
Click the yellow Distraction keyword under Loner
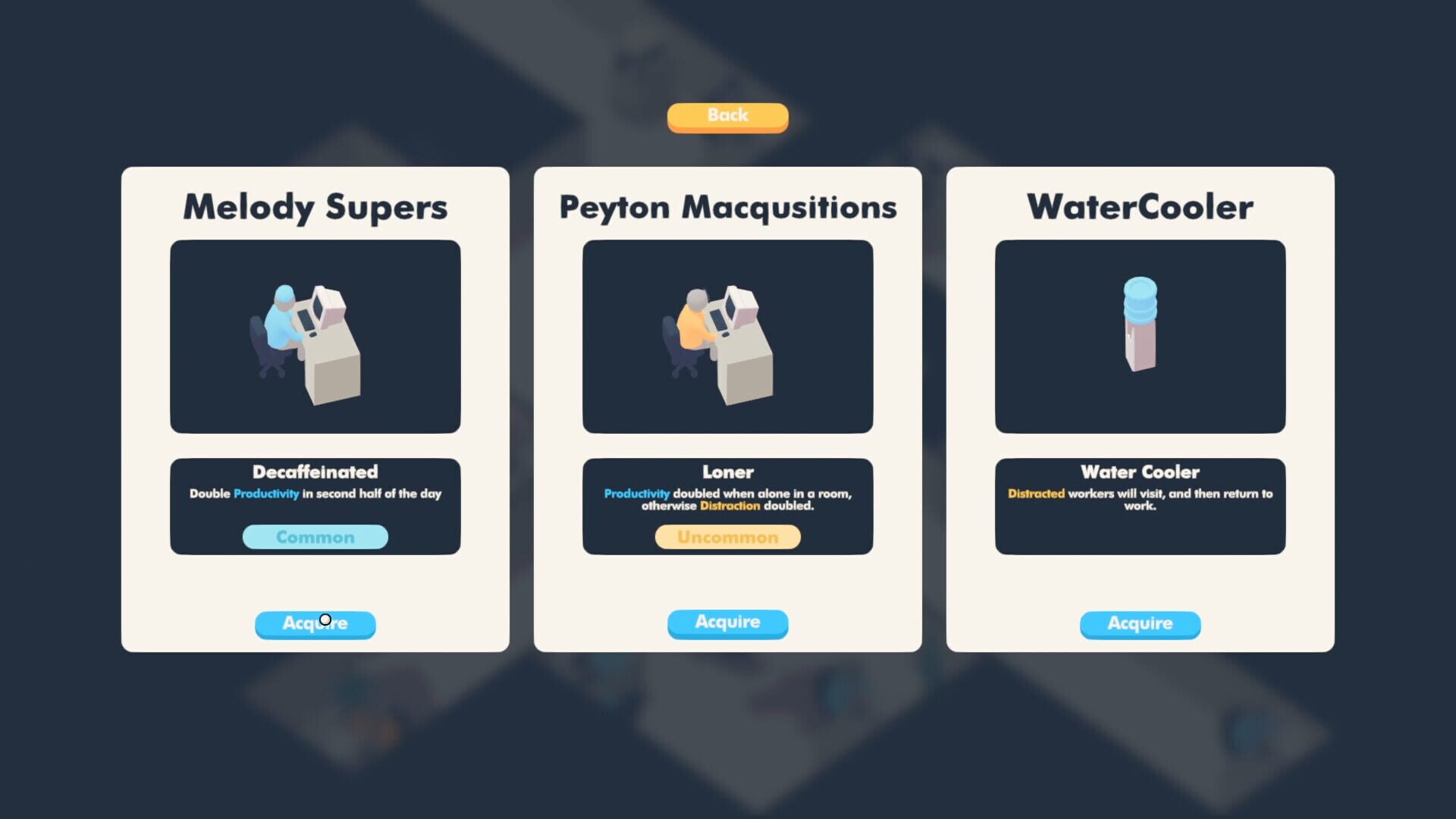[x=729, y=507]
